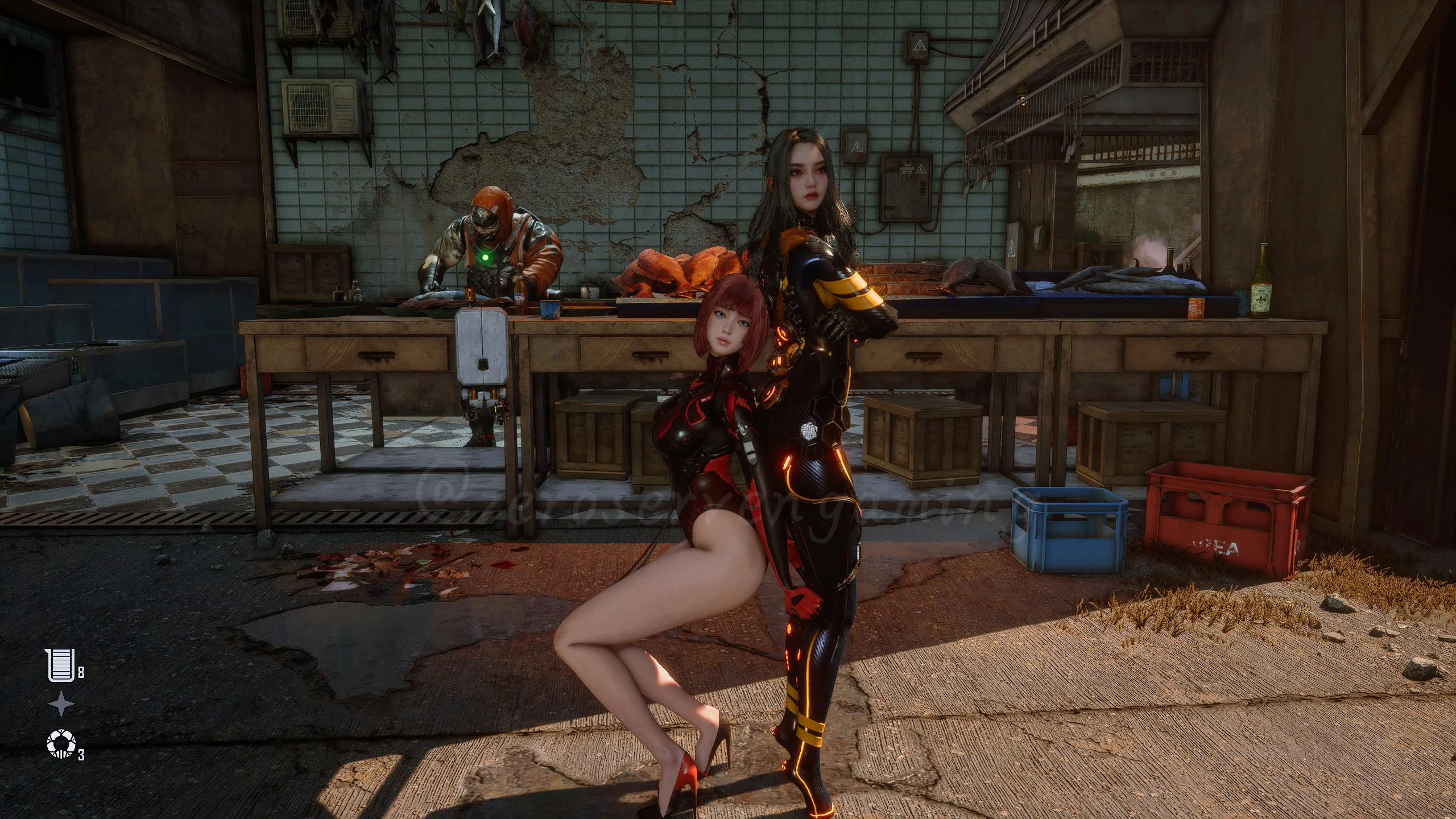Click the four-pointed star icon

61,705
